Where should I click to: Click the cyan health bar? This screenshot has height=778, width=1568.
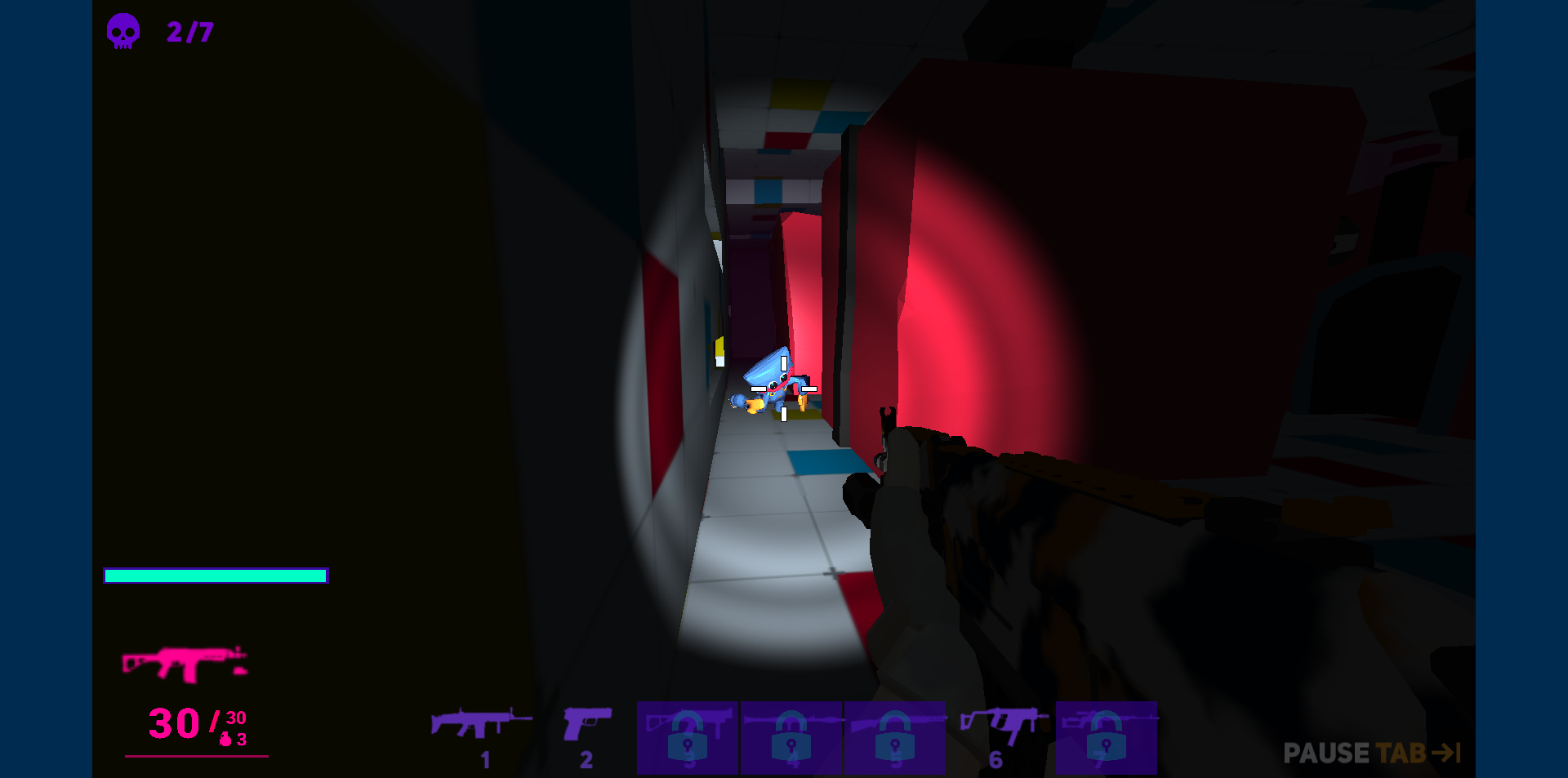tap(216, 576)
